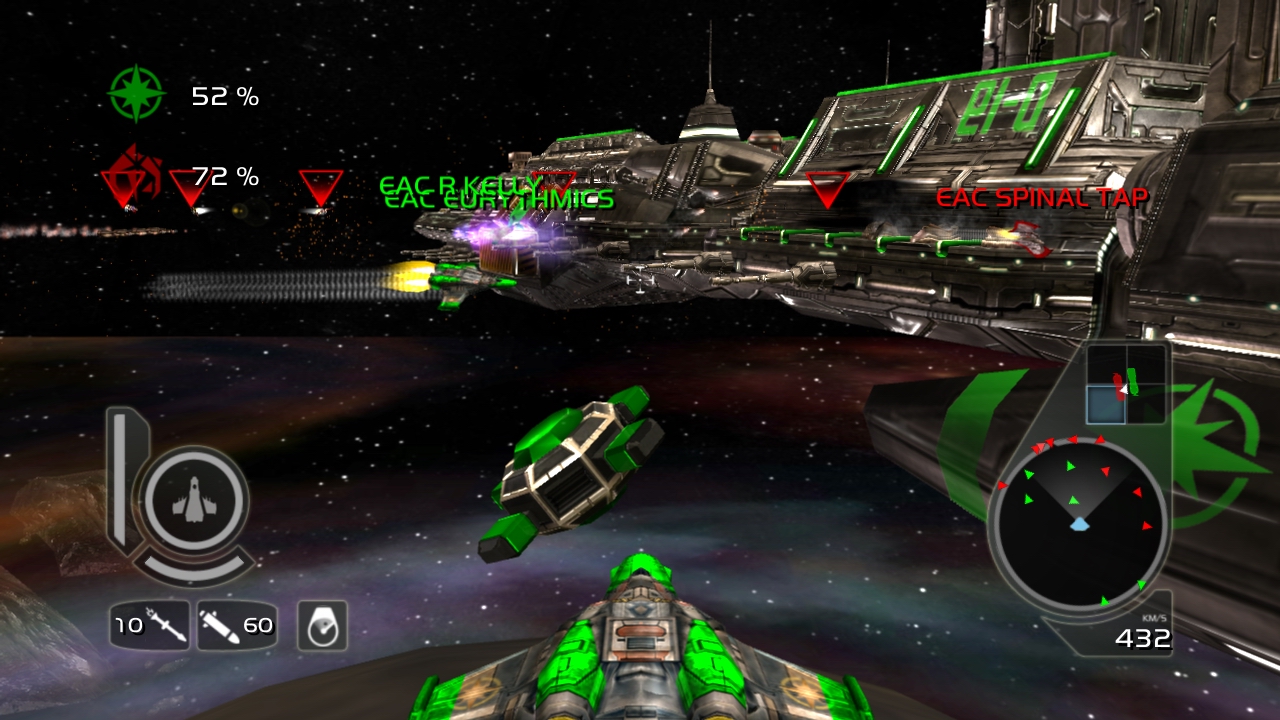Click the square sector map above the radar

[x=1126, y=385]
